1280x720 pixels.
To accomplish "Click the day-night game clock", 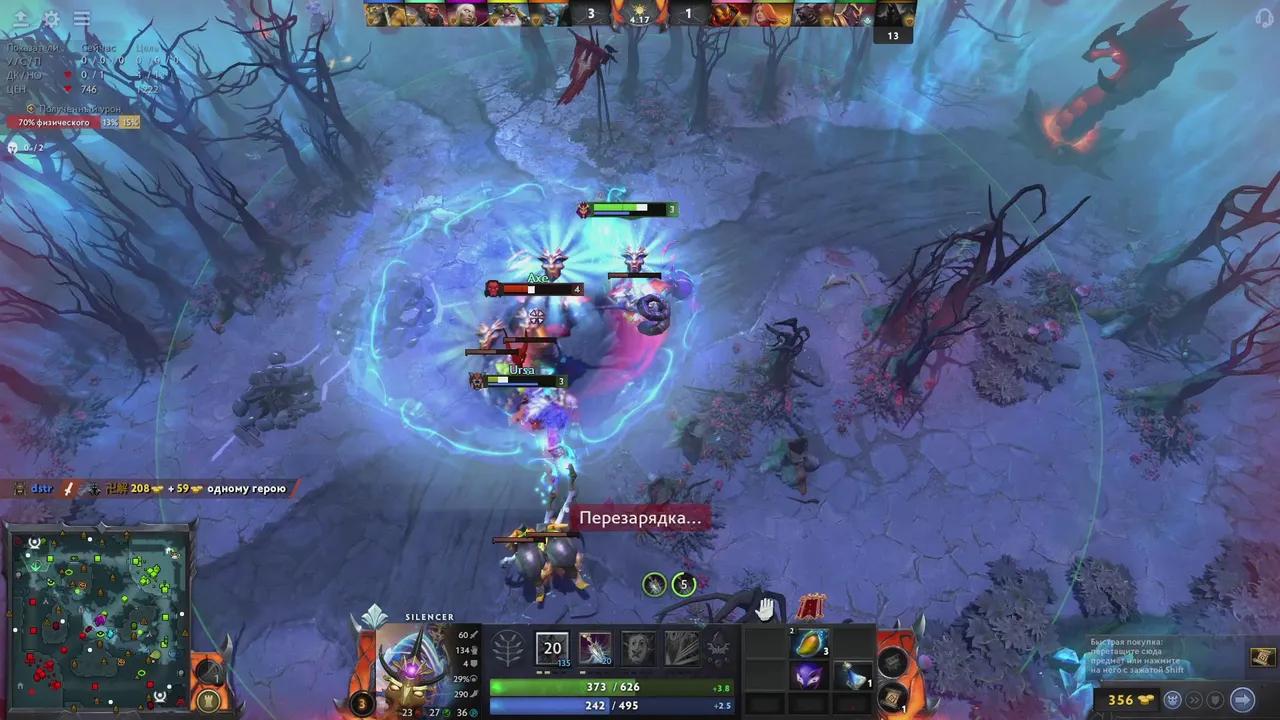I will [640, 14].
